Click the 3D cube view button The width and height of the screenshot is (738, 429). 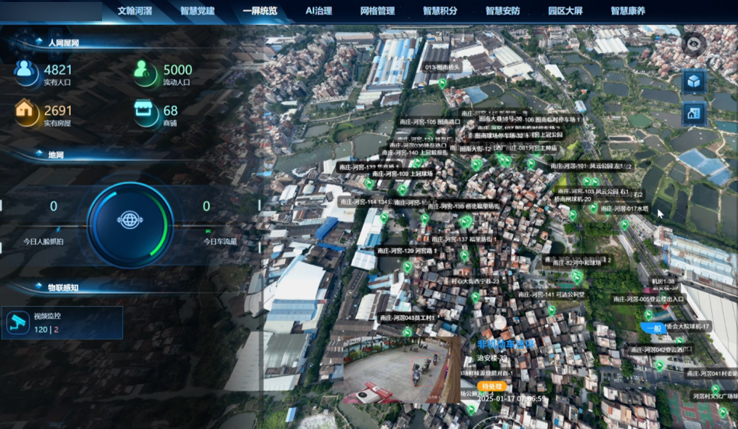[x=694, y=82]
